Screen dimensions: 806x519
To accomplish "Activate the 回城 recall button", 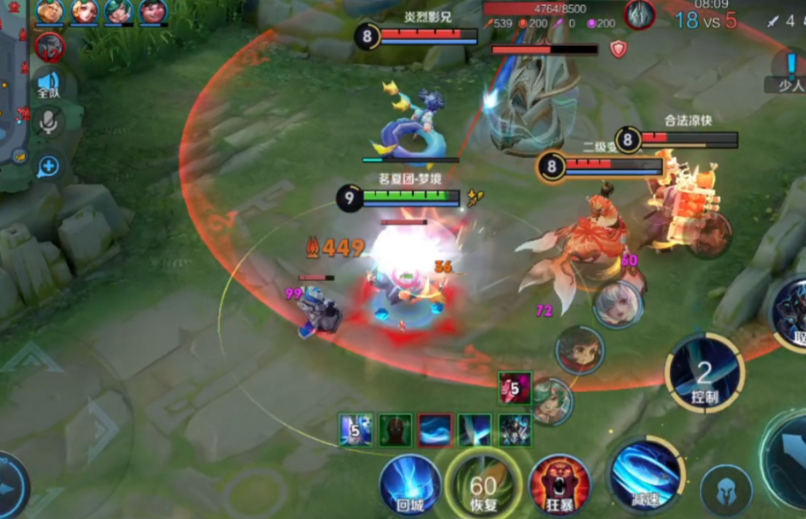I will (410, 485).
